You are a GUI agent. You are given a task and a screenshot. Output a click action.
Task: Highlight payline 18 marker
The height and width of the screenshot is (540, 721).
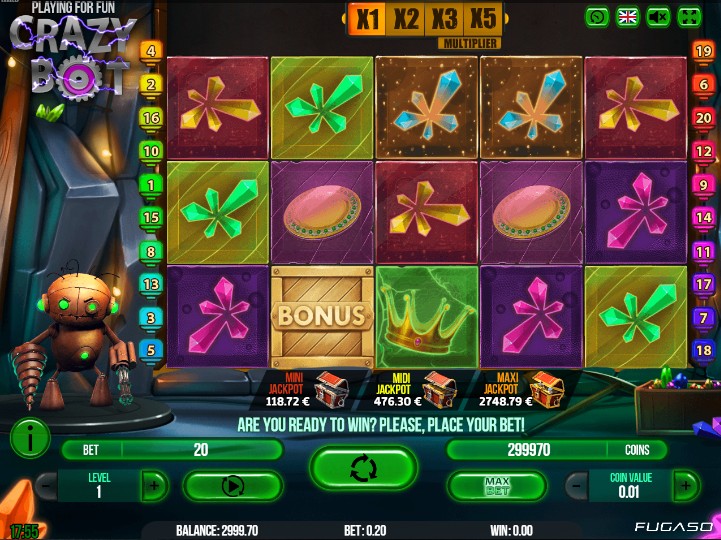coord(703,350)
